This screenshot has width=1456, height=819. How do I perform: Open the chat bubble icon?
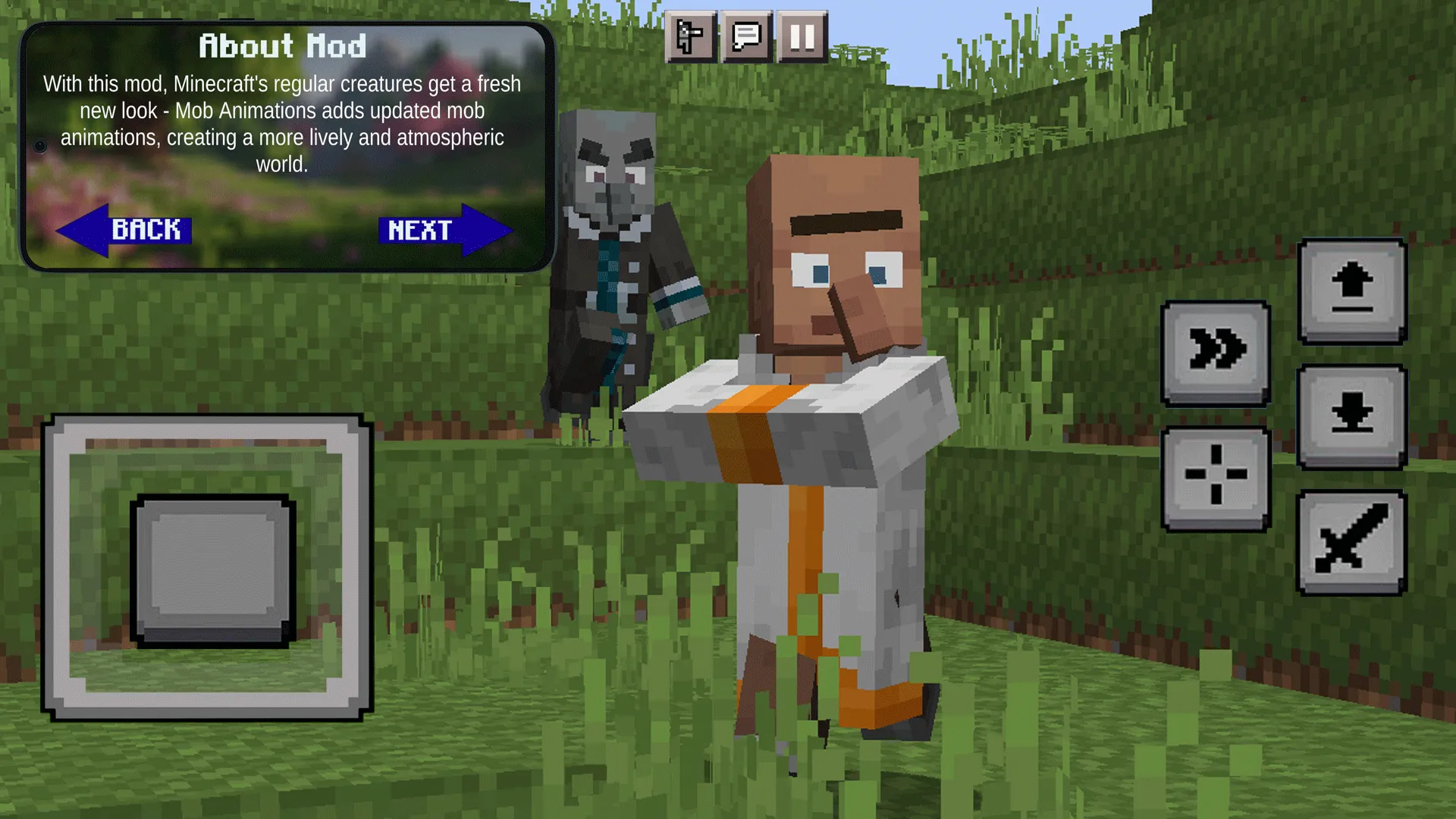[745, 36]
